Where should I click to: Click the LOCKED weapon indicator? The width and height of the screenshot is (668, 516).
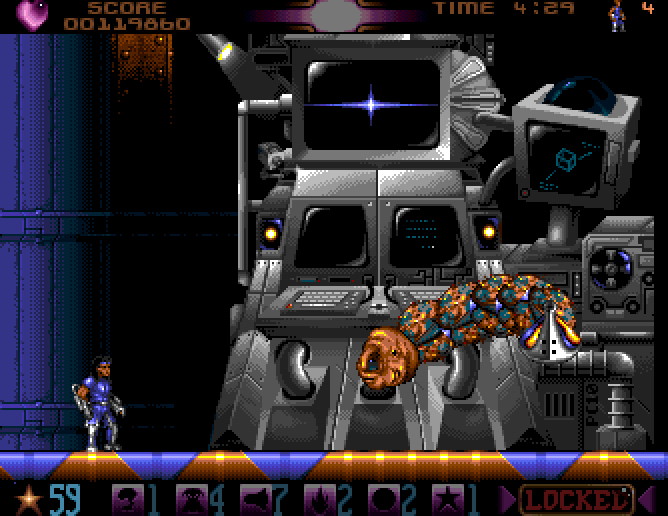coord(578,497)
